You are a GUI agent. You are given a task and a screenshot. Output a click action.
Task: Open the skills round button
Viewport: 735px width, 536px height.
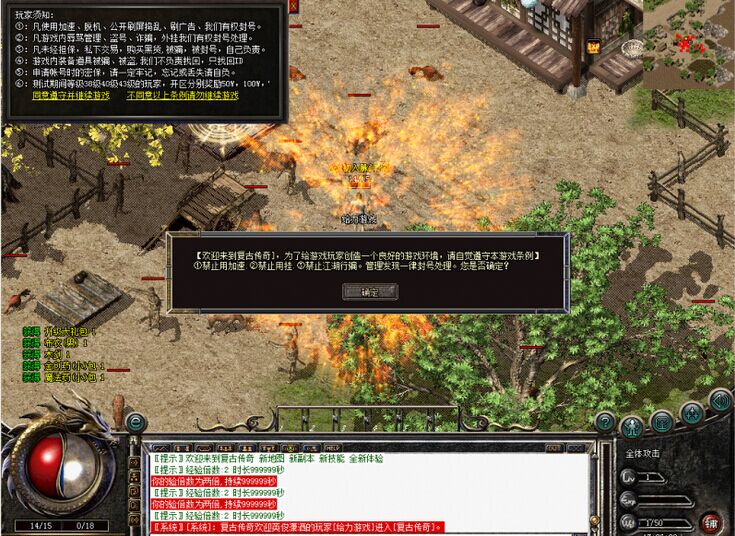[x=692, y=411]
